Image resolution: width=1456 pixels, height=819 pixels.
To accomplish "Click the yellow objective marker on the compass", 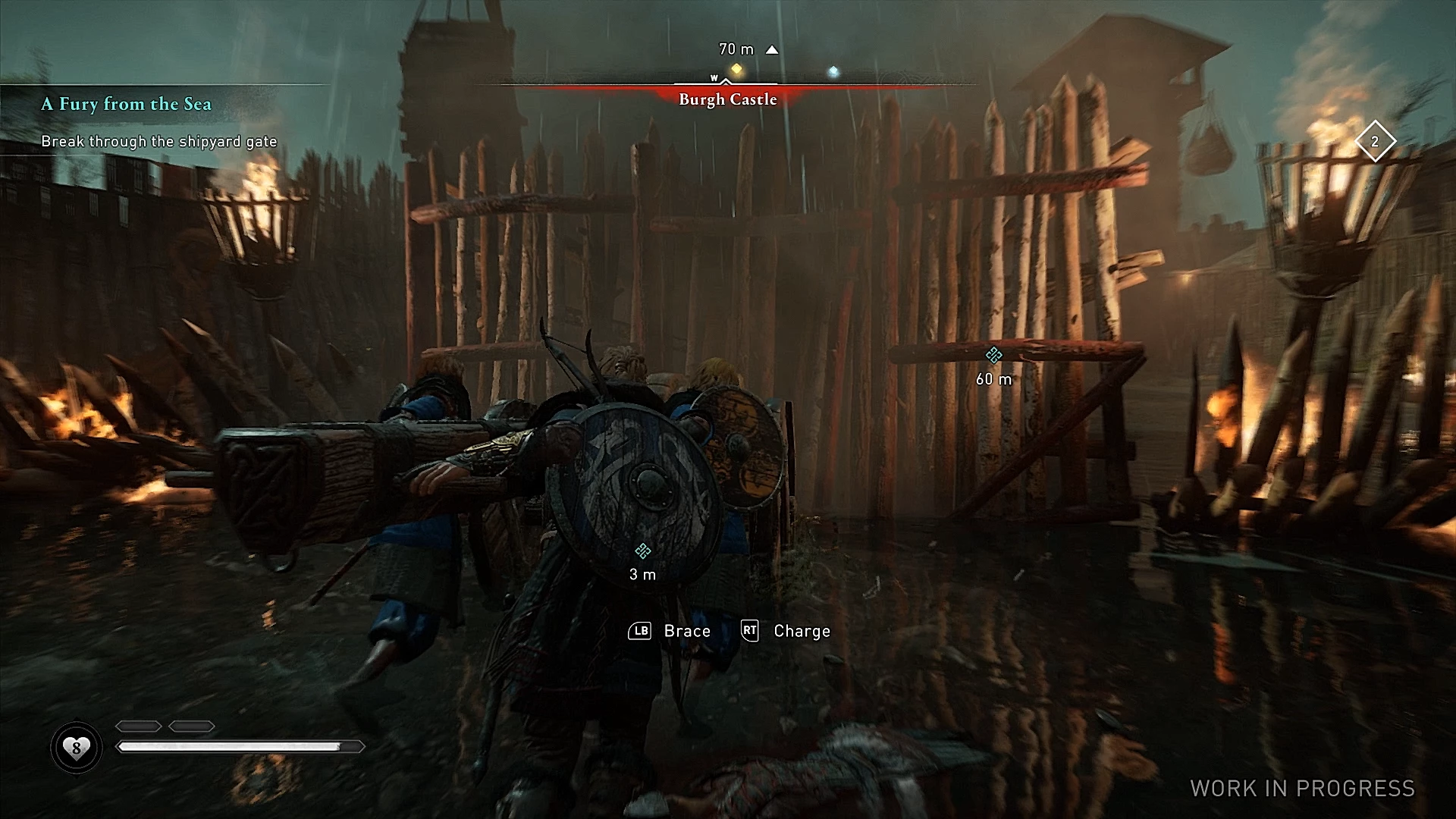I will 736,70.
